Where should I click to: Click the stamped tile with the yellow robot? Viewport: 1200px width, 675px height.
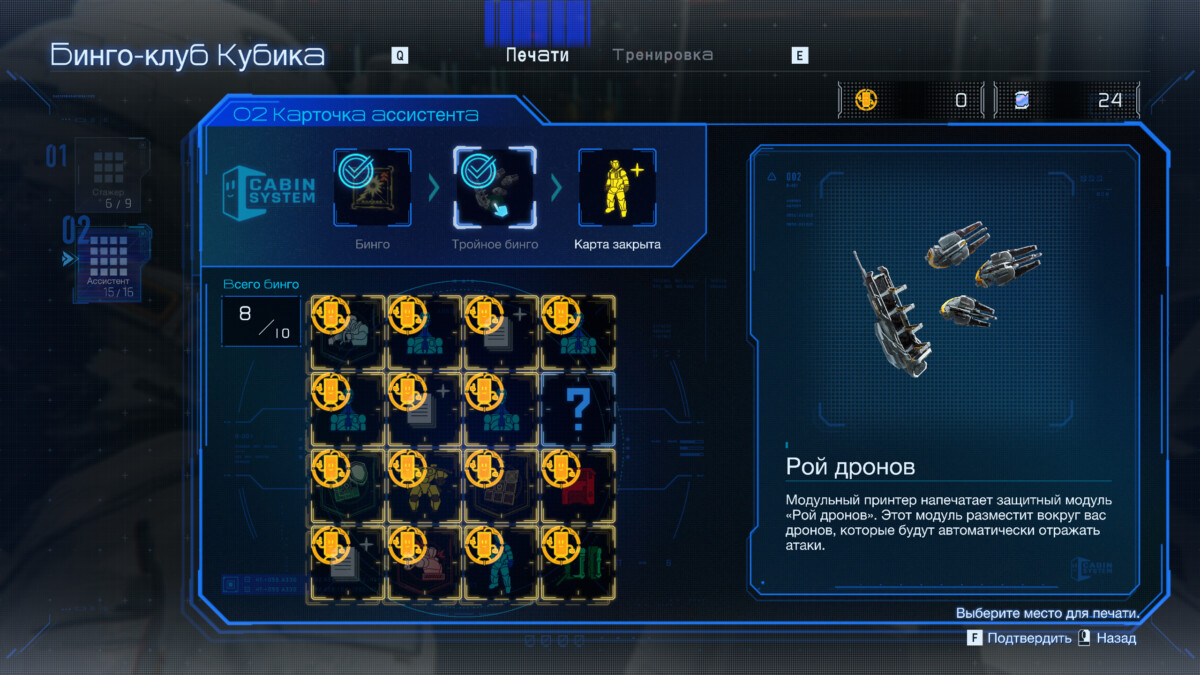pyautogui.click(x=423, y=486)
